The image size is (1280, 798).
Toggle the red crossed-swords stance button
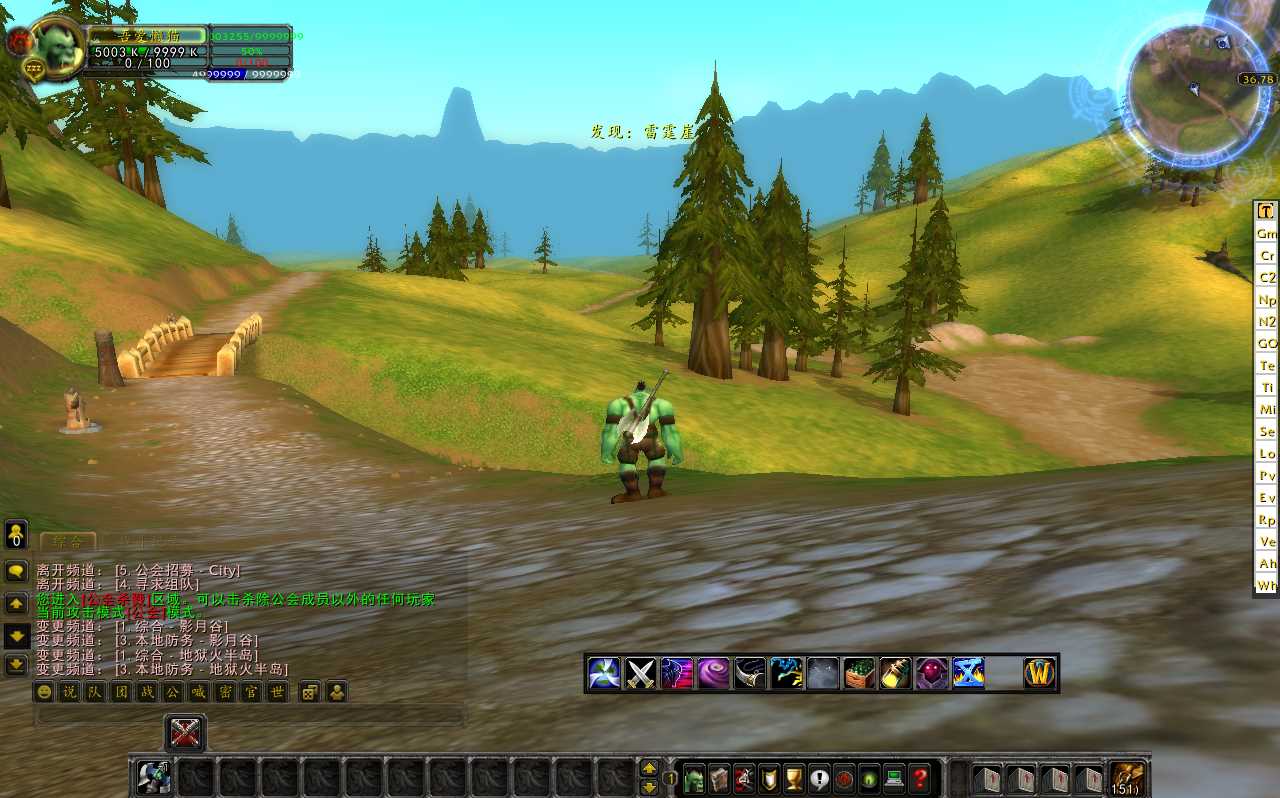point(185,734)
